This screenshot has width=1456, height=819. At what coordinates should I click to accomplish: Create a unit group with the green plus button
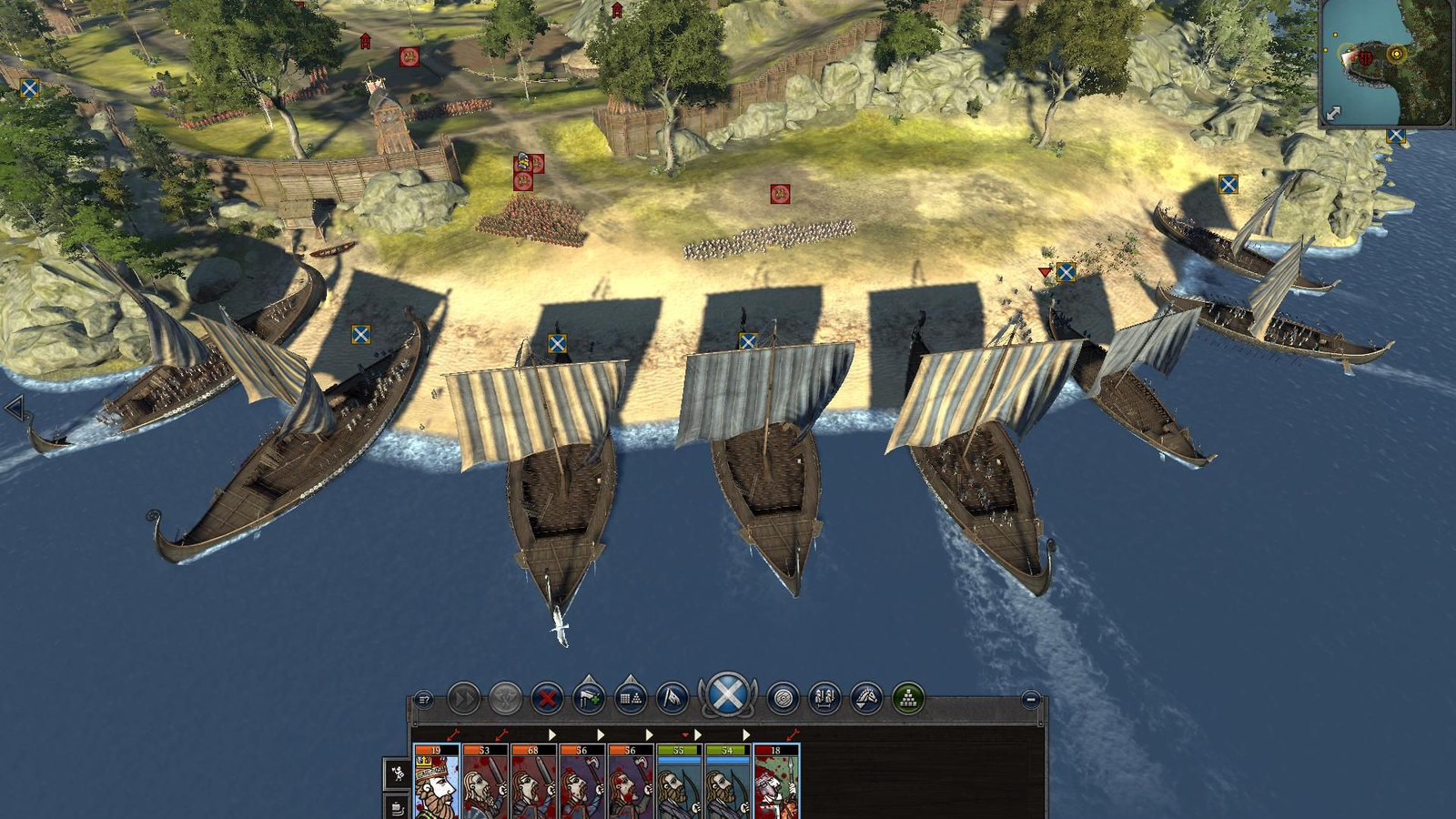point(589,698)
